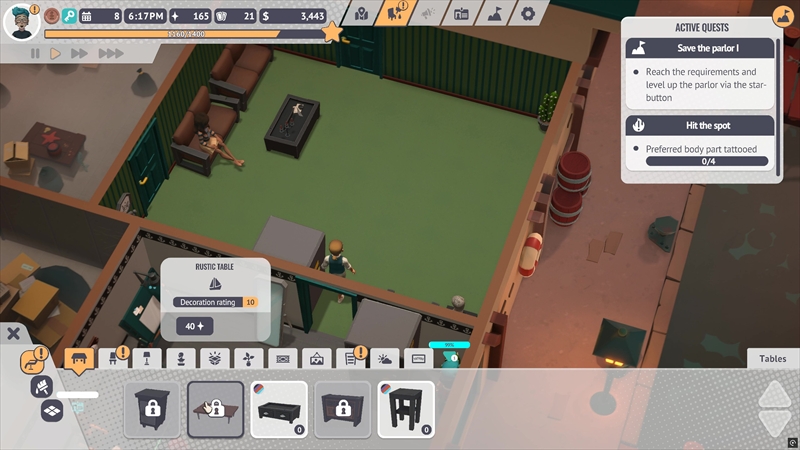
Task: Switch to the wall pictures category
Action: tap(317, 359)
